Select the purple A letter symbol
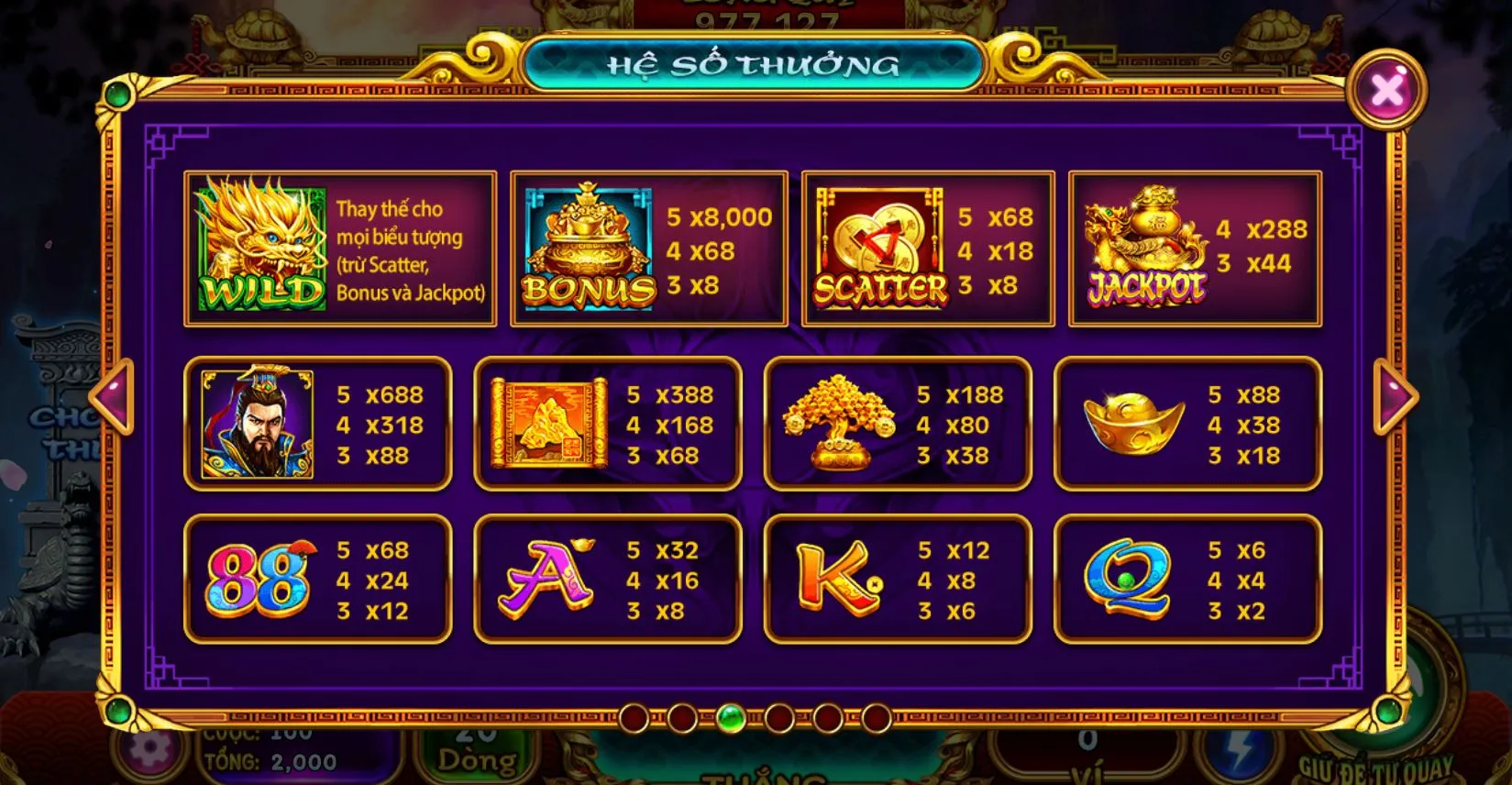This screenshot has height=785, width=1512. click(x=545, y=579)
